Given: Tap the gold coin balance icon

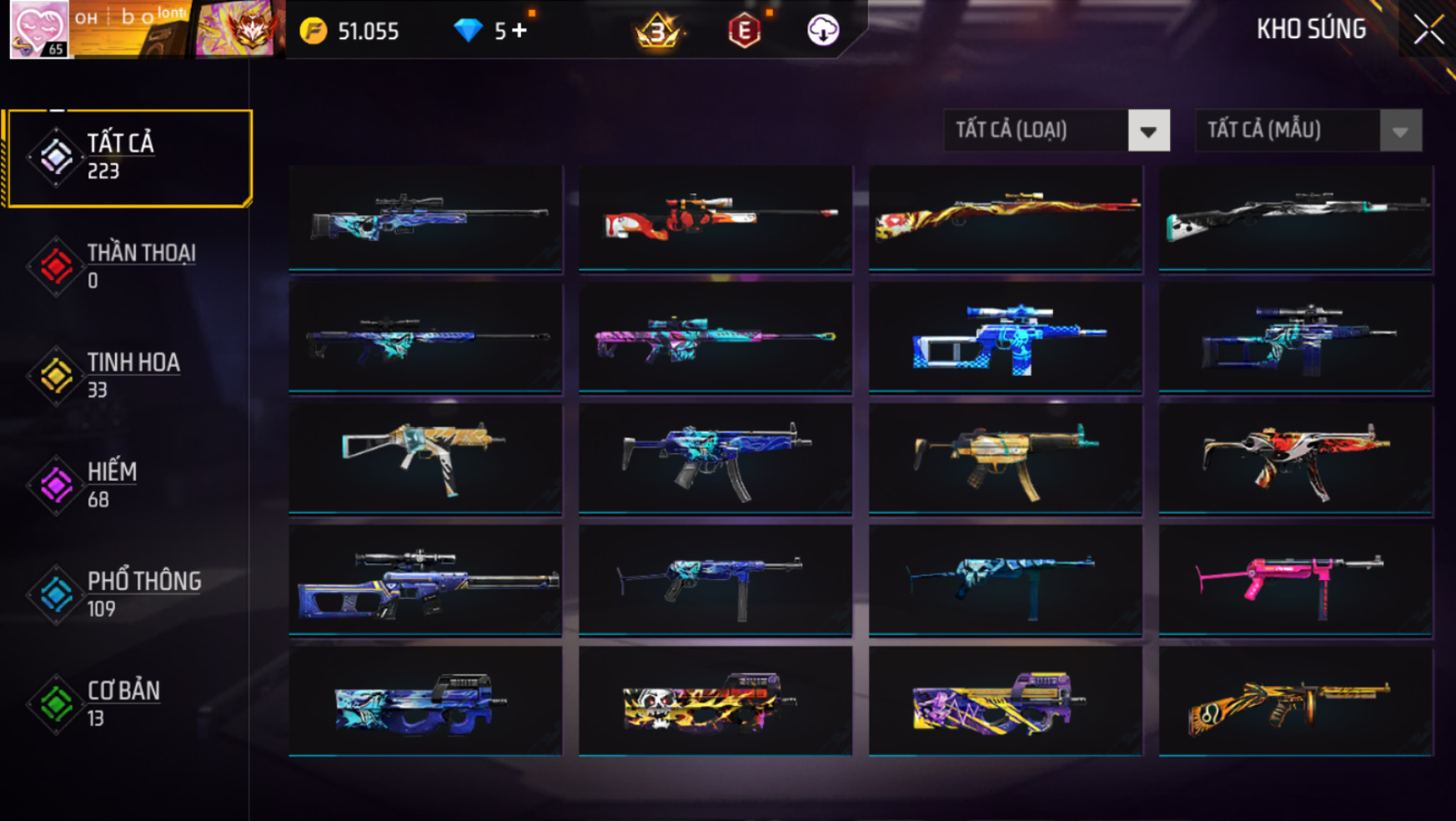Looking at the screenshot, I should point(314,32).
